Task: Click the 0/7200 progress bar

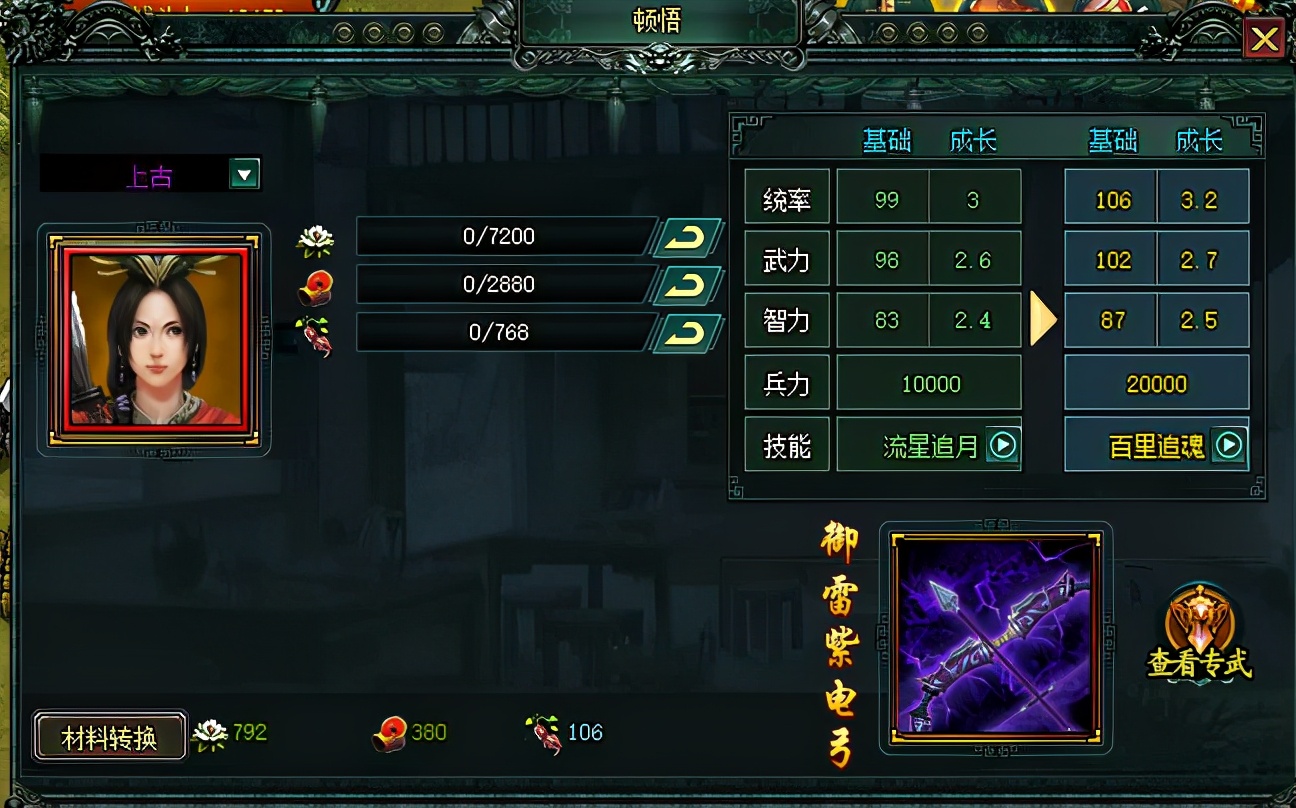Action: click(x=500, y=235)
